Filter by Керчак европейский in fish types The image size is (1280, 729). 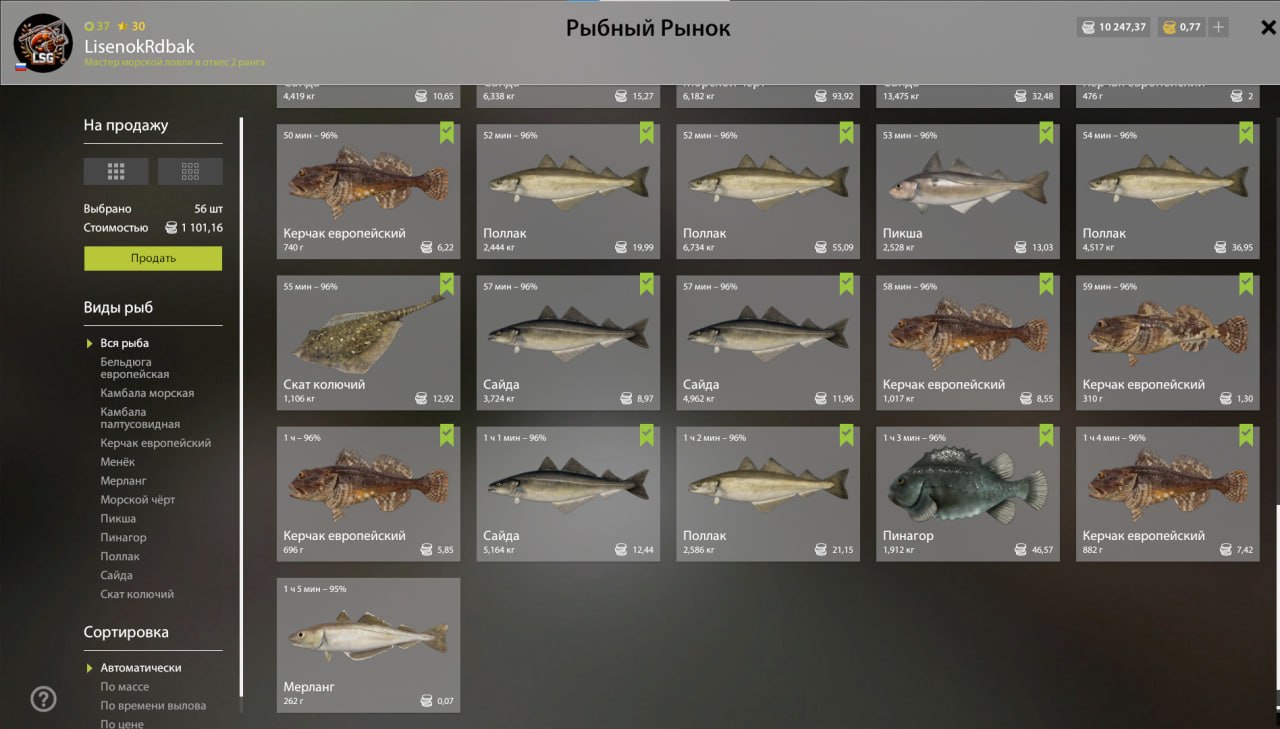[x=155, y=443]
